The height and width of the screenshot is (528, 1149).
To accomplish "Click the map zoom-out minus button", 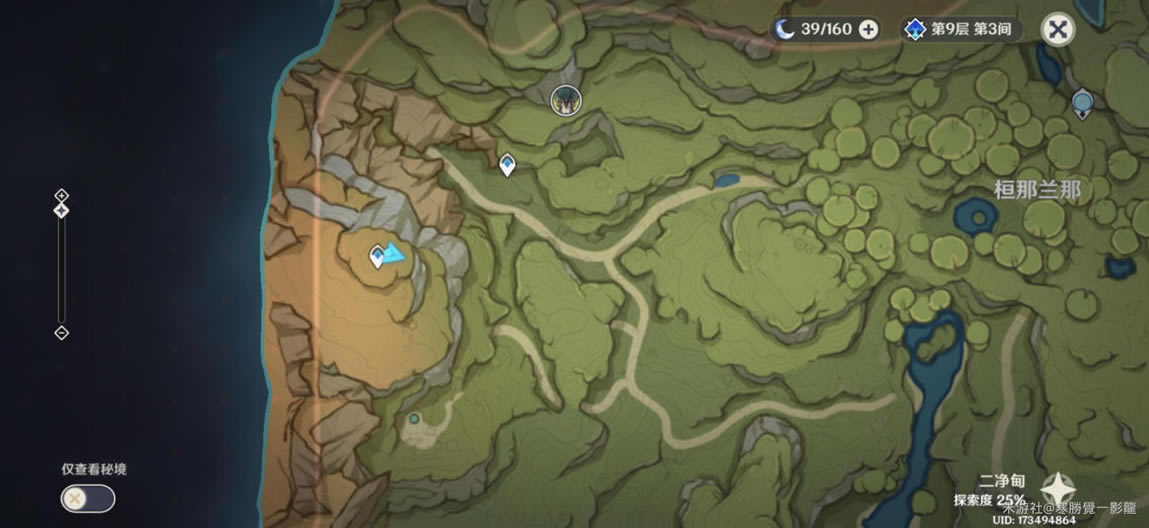I will point(61,332).
